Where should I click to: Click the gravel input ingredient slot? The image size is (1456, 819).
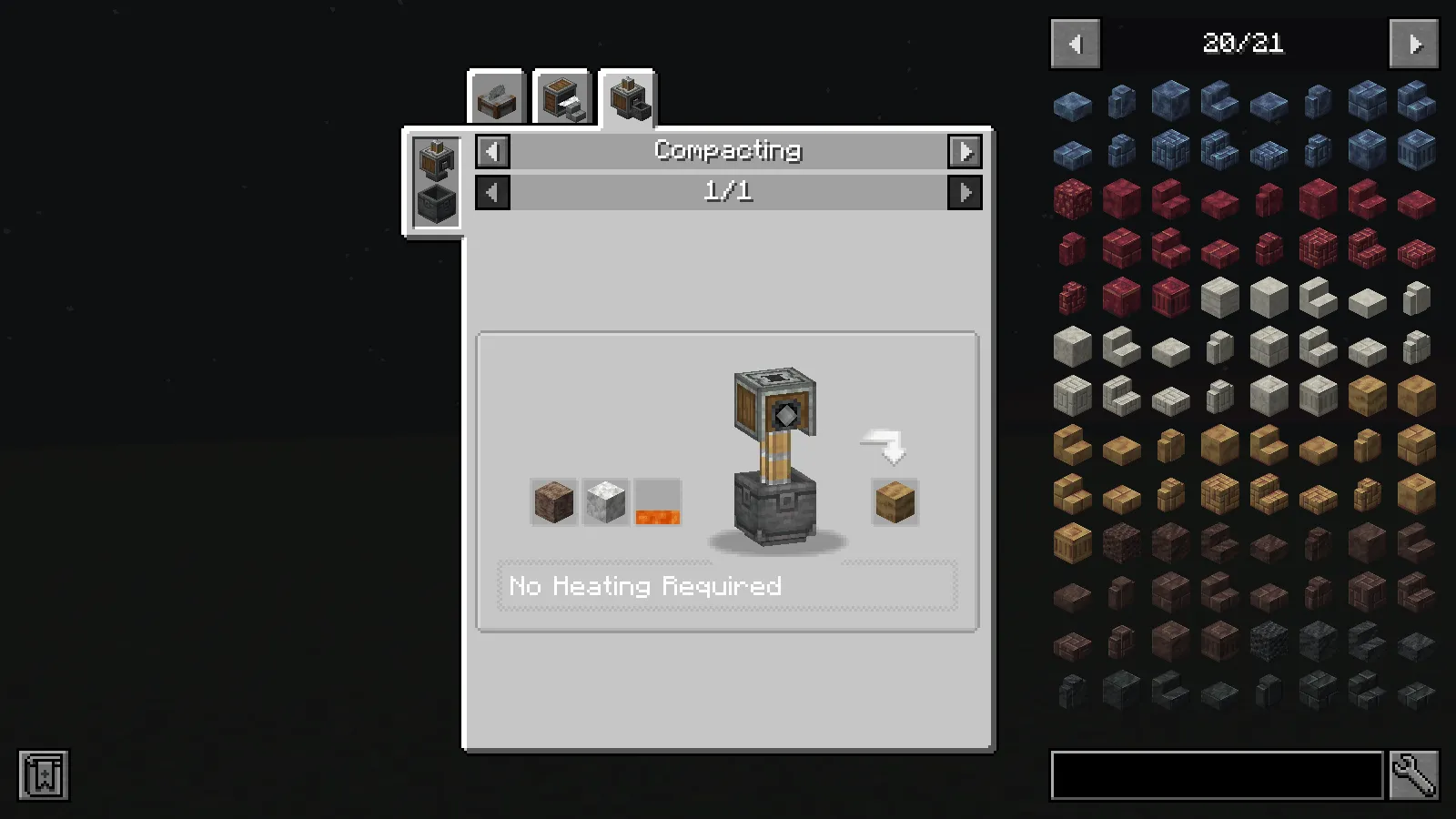pyautogui.click(x=553, y=501)
